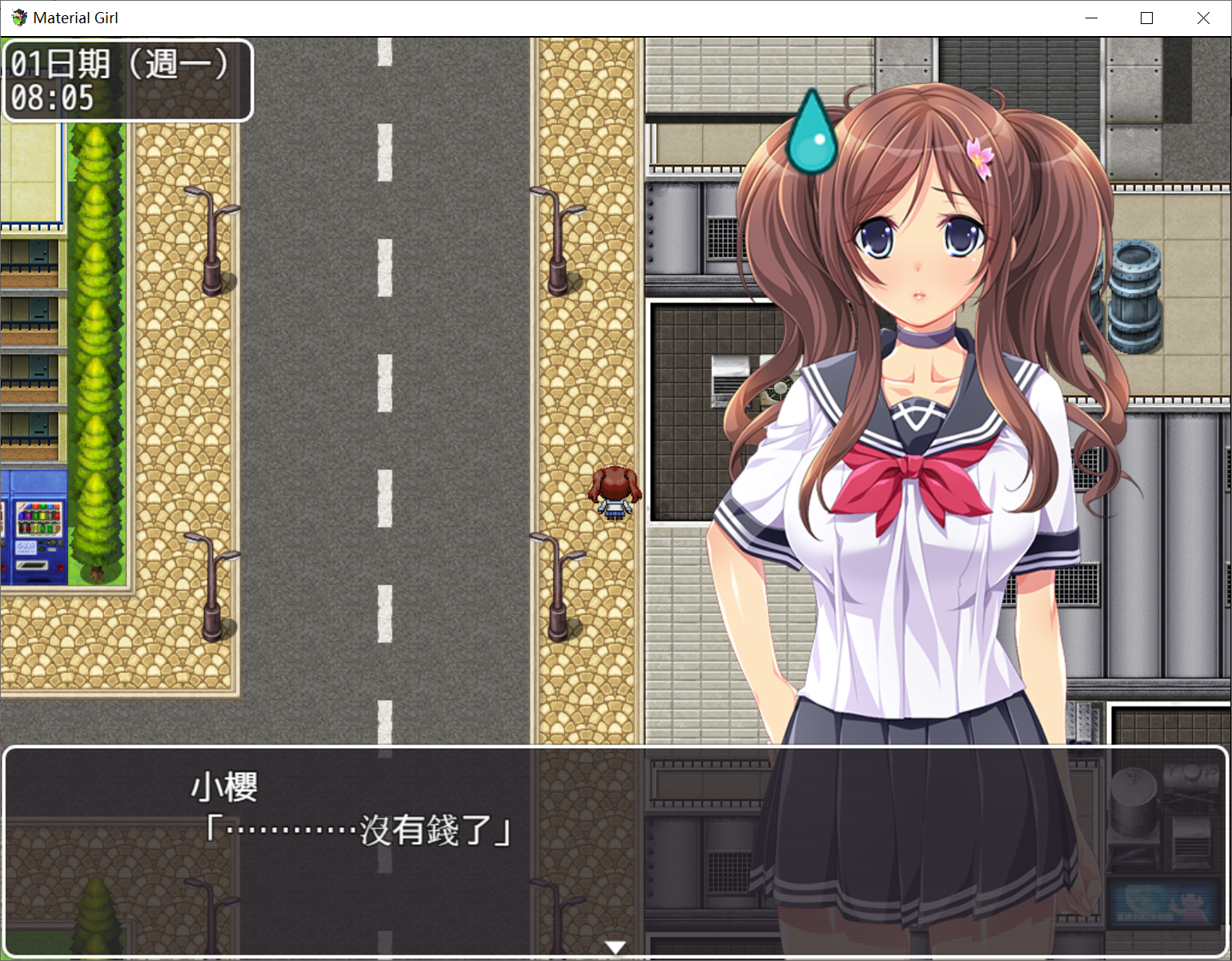Image resolution: width=1232 pixels, height=961 pixels.
Task: Minimize the Material Girl window
Action: point(1091,18)
